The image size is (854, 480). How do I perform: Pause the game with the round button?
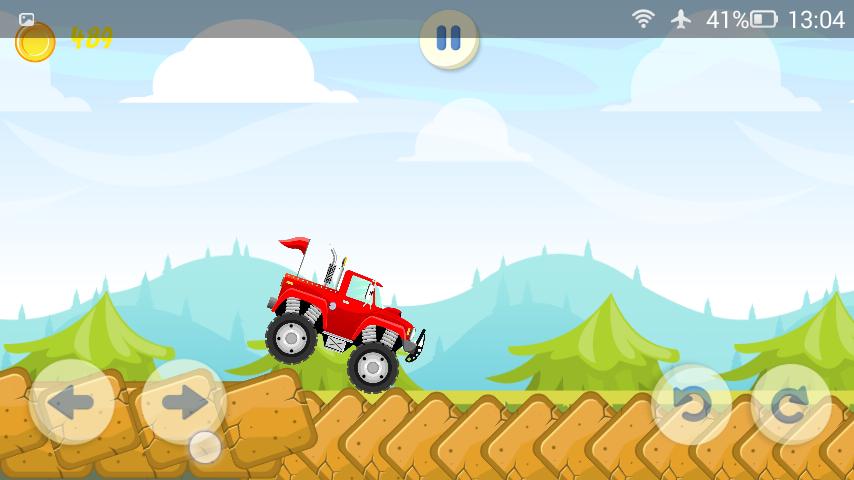(x=449, y=39)
